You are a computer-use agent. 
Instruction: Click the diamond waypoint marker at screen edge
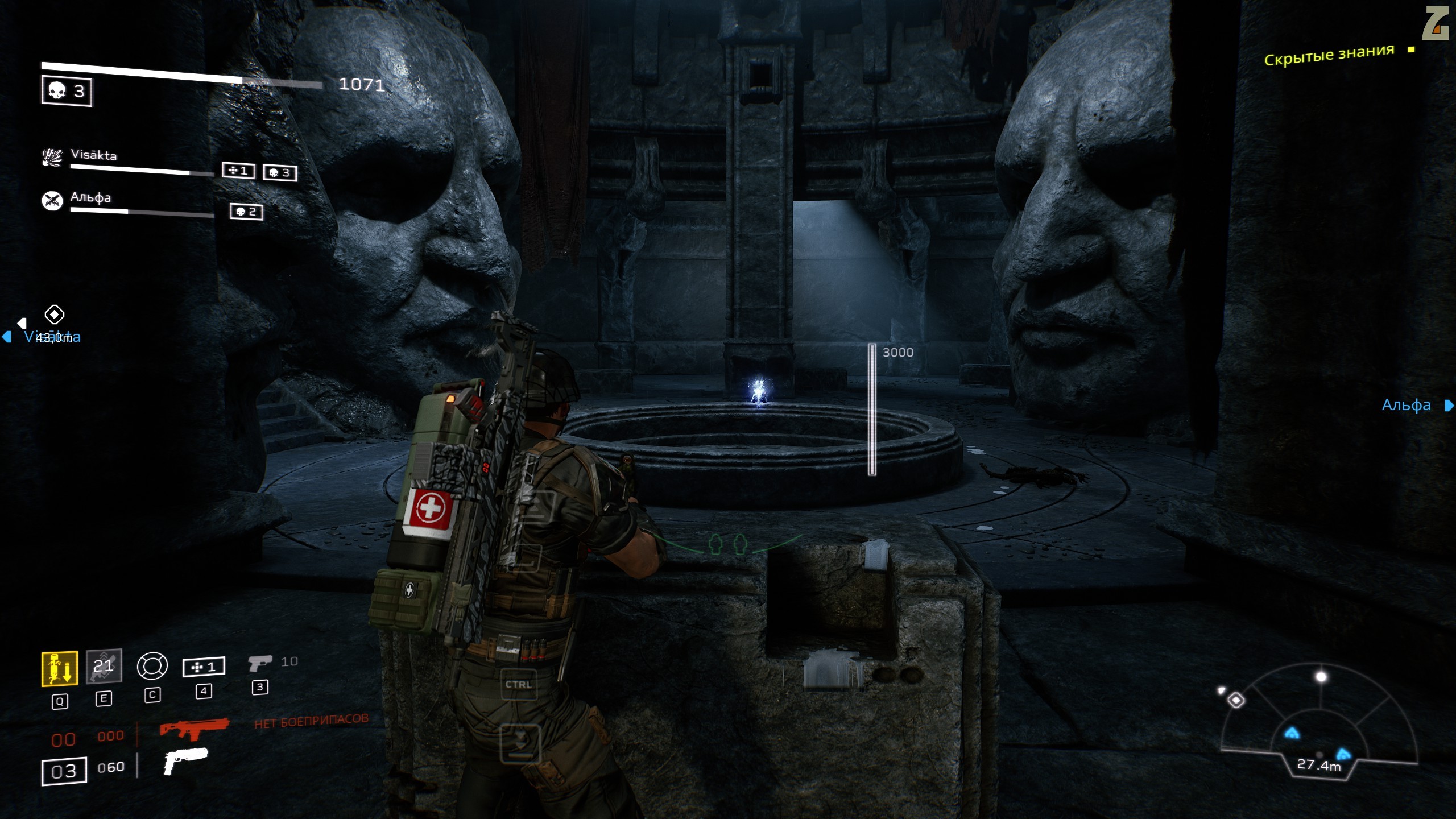click(x=55, y=314)
